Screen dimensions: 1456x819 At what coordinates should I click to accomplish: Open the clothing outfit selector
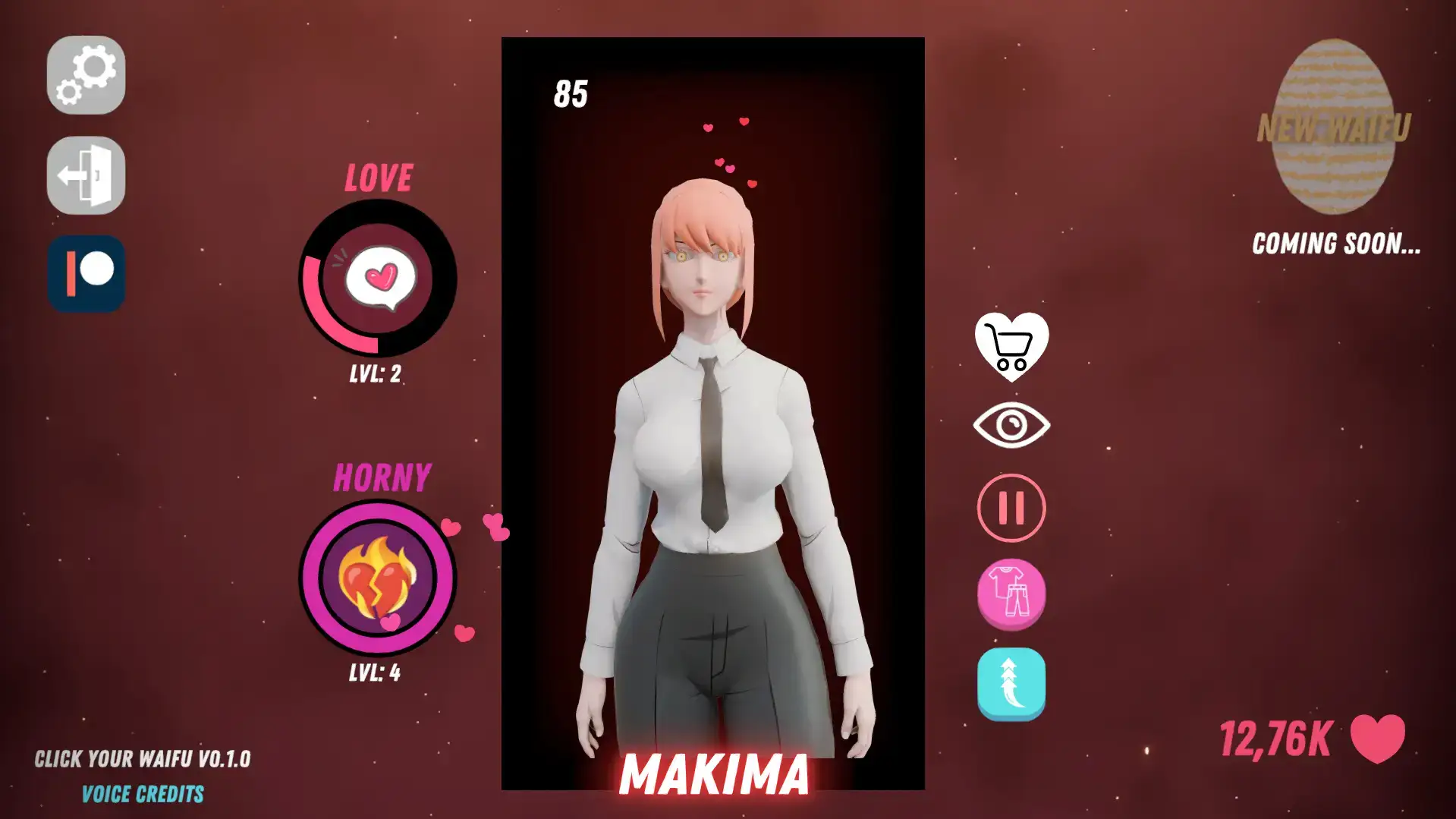point(1011,593)
